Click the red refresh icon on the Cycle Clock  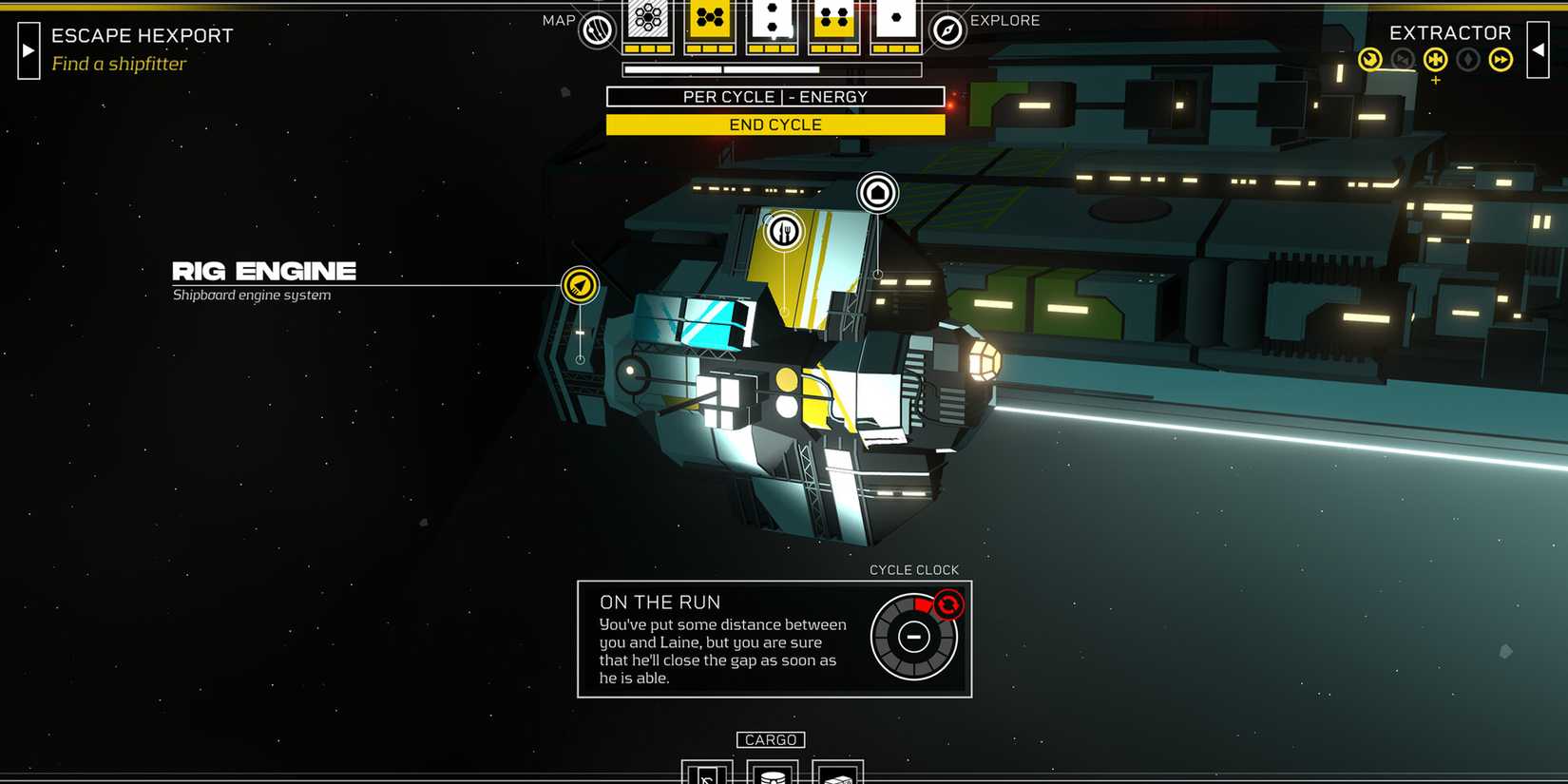tap(948, 603)
